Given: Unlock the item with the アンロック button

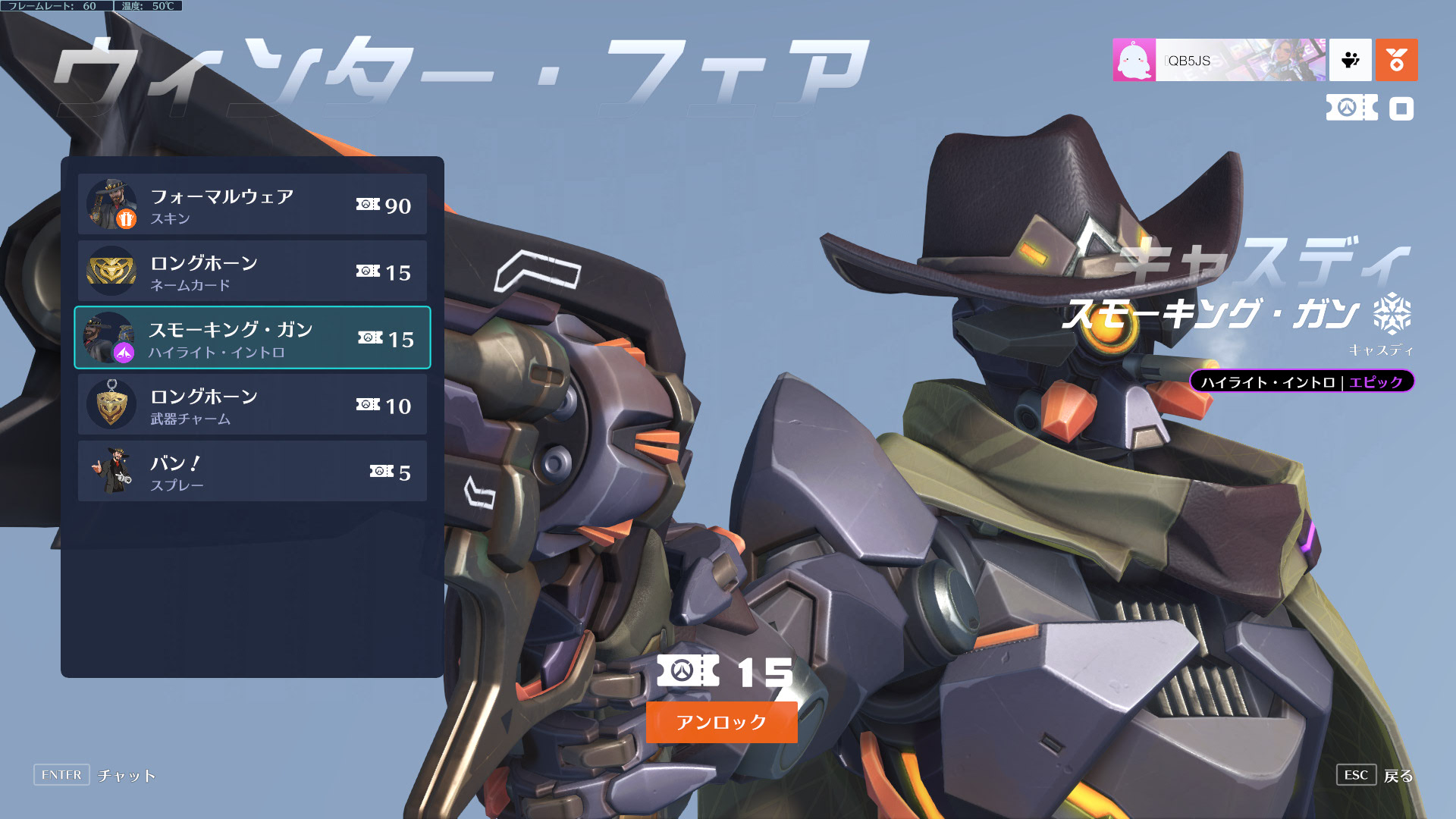Looking at the screenshot, I should coord(721,722).
